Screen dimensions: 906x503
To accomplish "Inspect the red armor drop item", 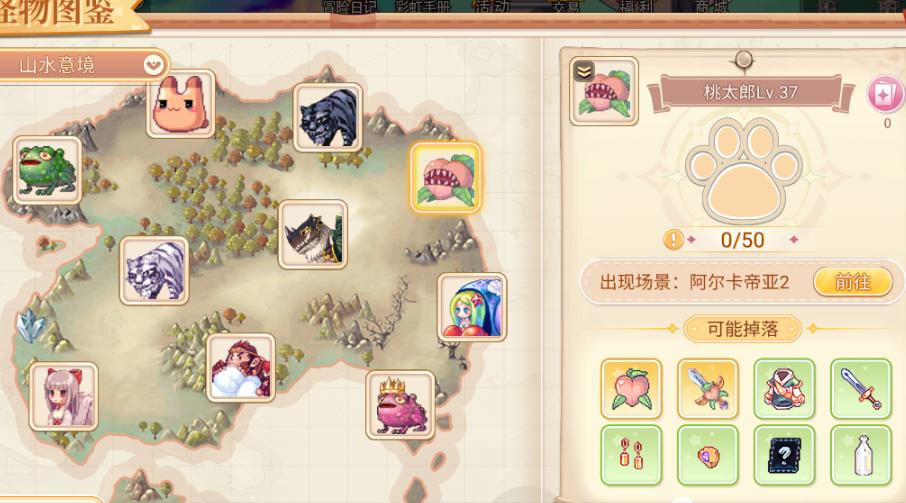I will click(x=783, y=388).
